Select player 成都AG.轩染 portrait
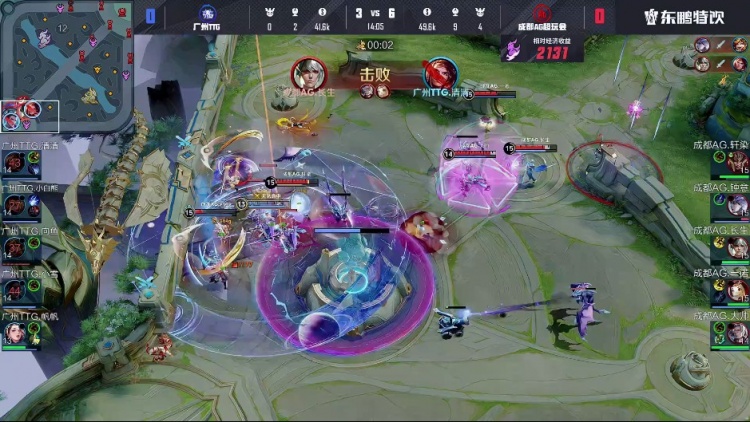 click(737, 162)
